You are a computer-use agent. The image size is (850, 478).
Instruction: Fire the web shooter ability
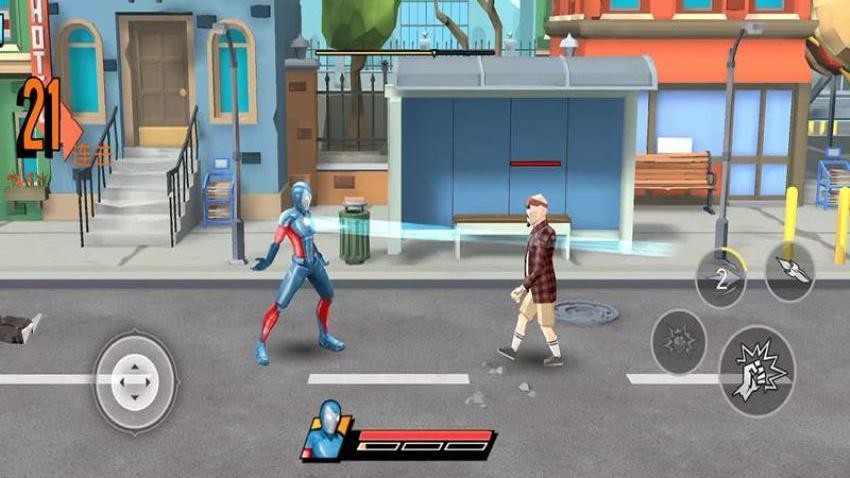[x=789, y=272]
